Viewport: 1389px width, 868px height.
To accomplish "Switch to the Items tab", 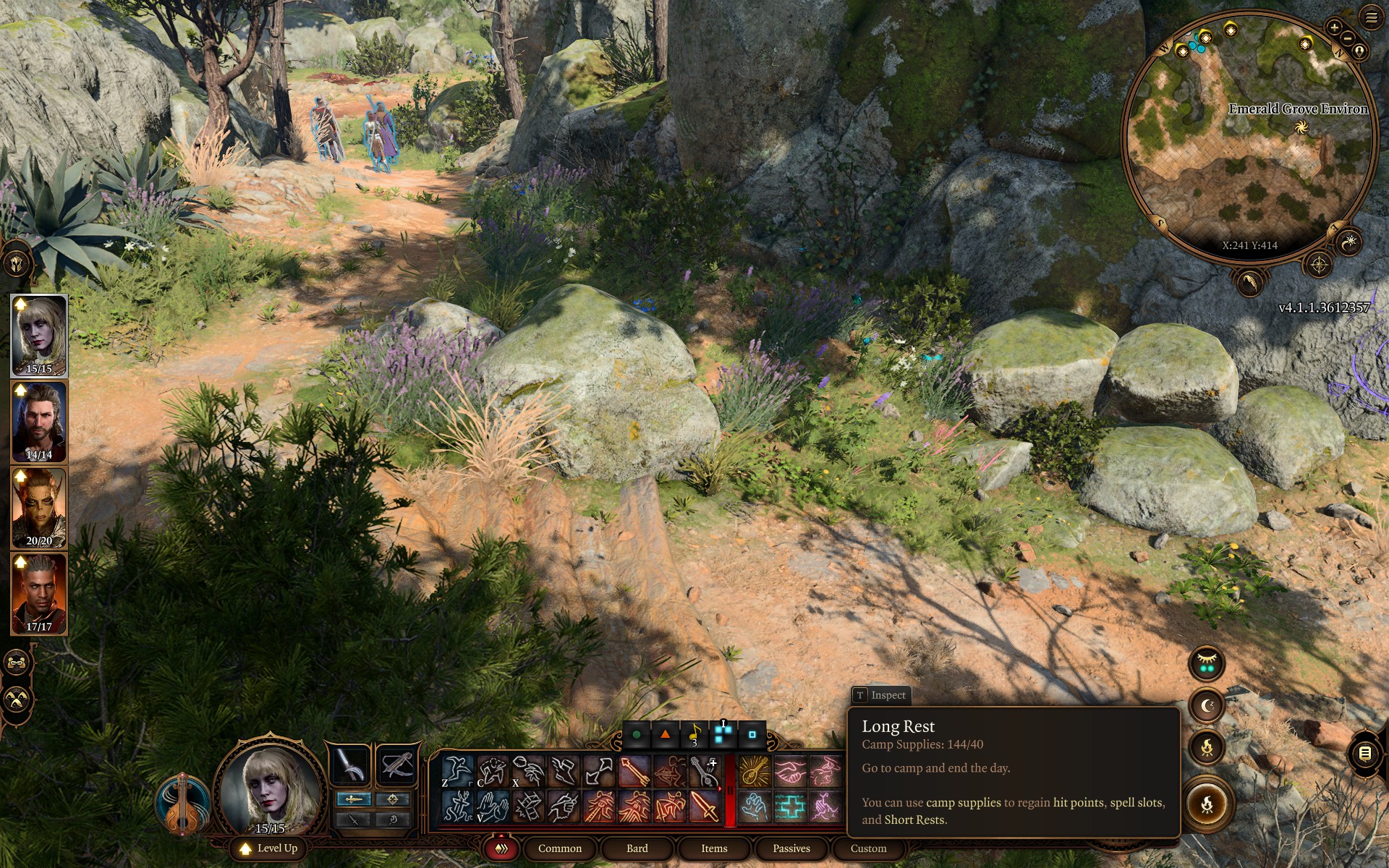I will click(x=713, y=848).
